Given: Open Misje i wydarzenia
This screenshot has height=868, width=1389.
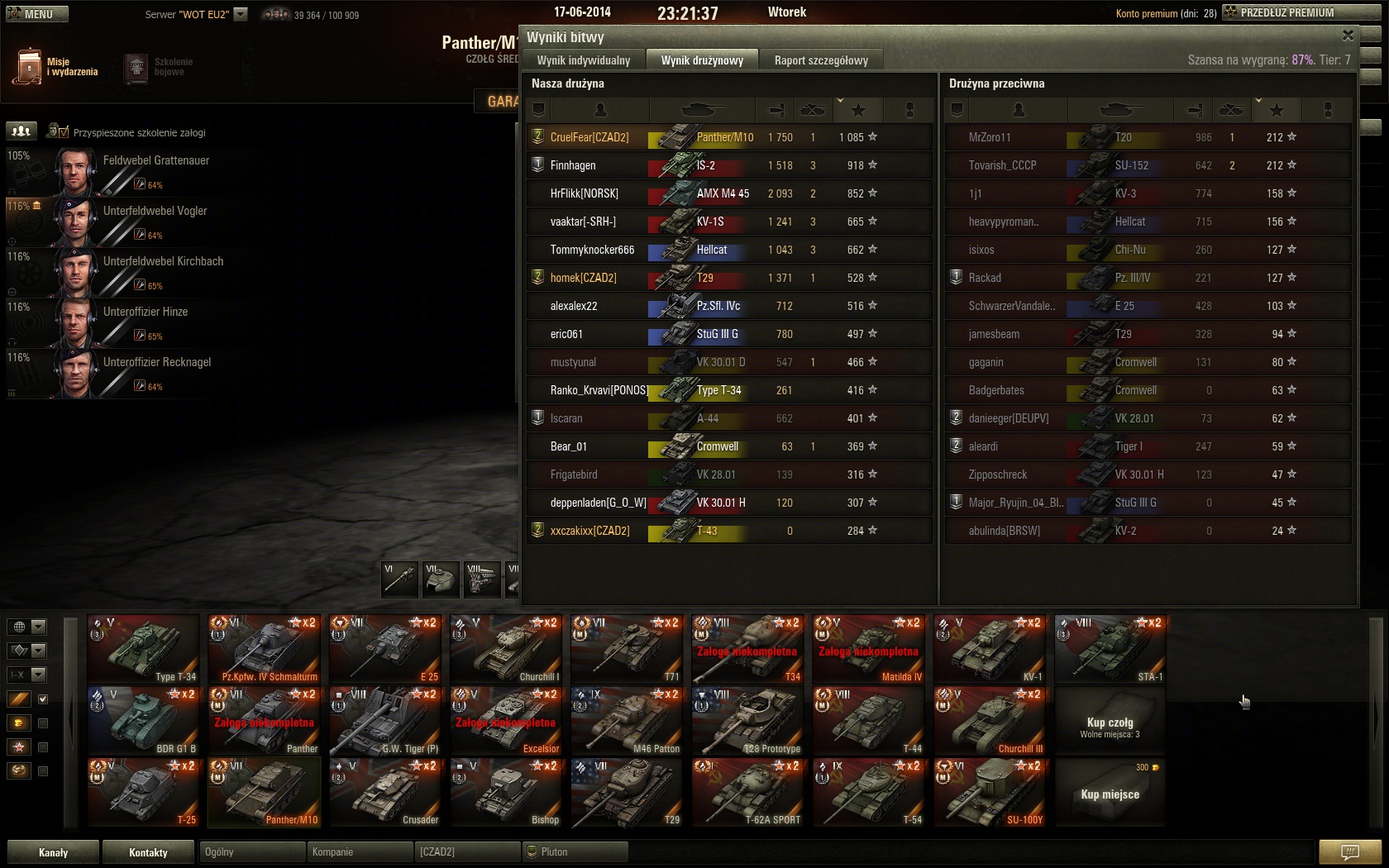Looking at the screenshot, I should [x=56, y=67].
